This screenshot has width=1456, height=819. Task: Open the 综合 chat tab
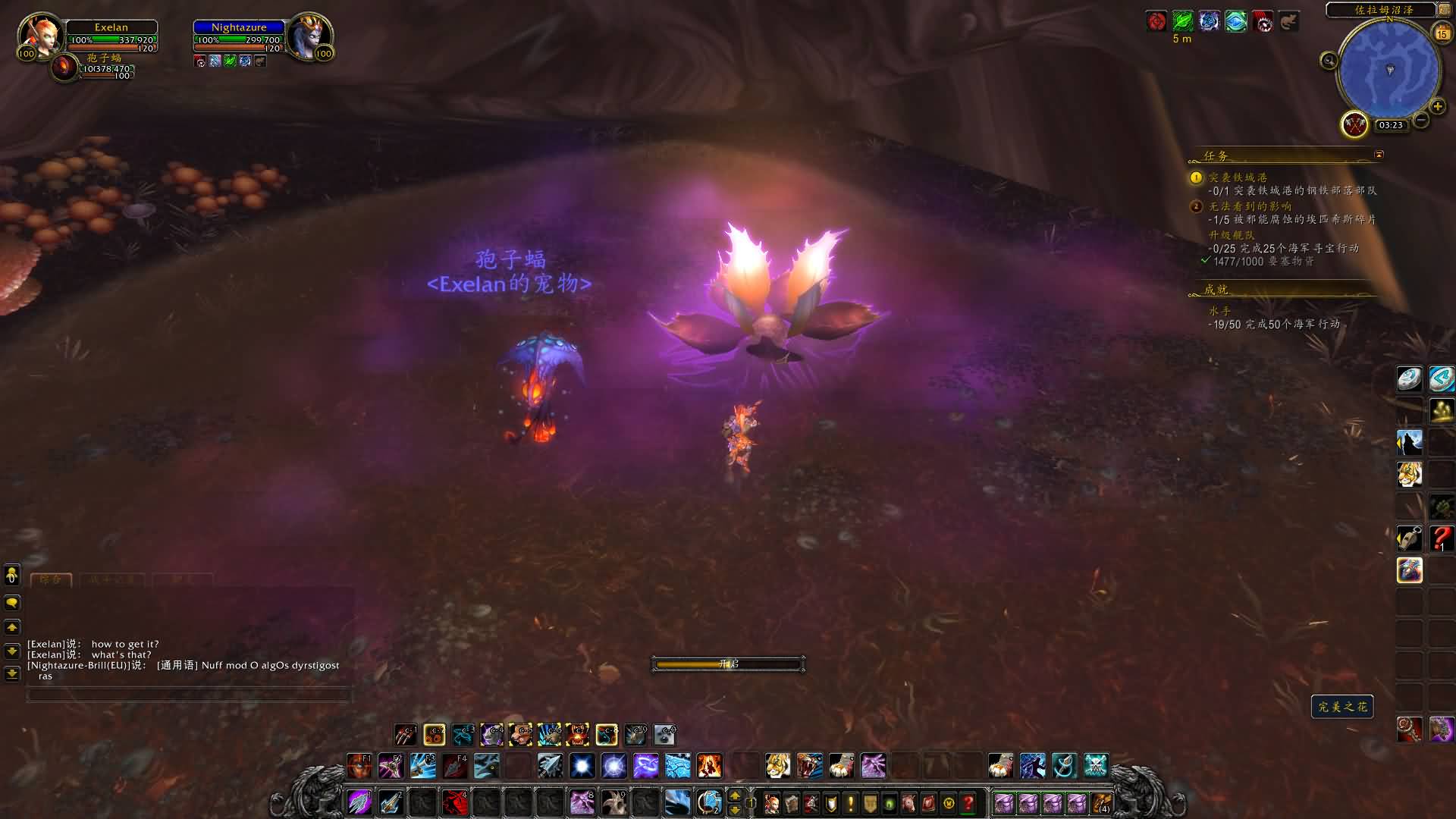coord(51,580)
